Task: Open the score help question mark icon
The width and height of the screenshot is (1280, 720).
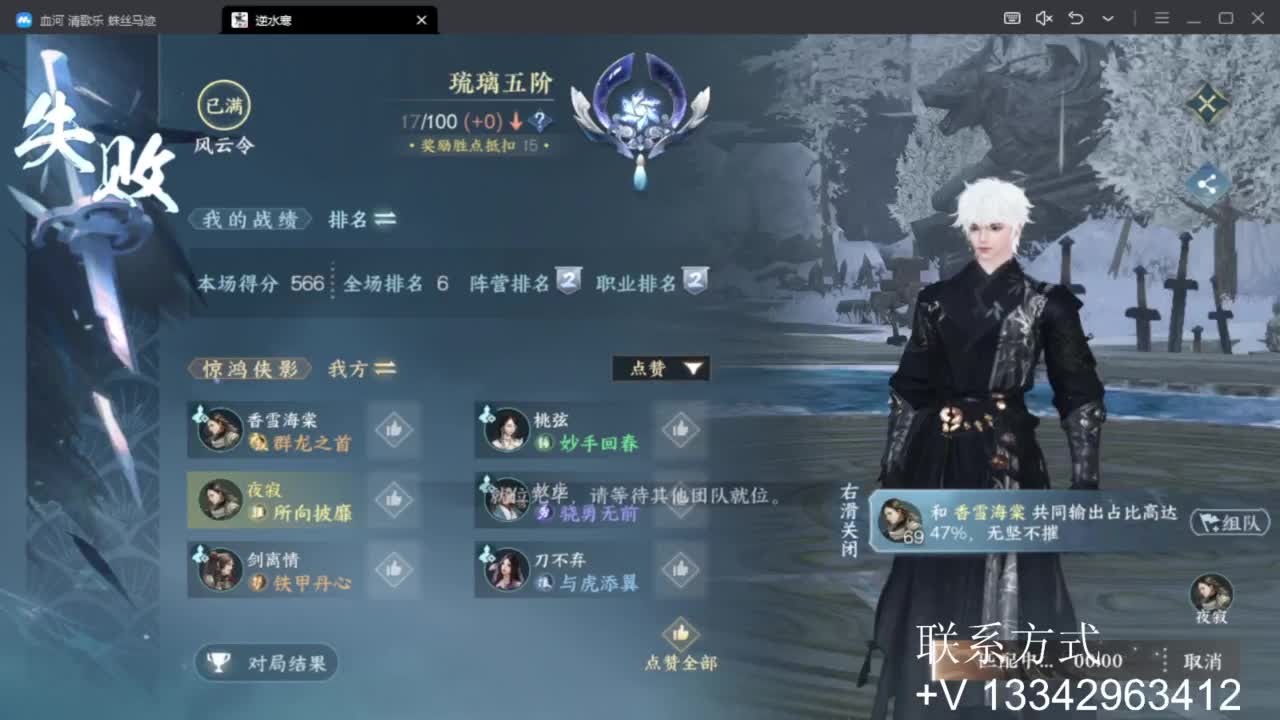Action: tap(539, 121)
